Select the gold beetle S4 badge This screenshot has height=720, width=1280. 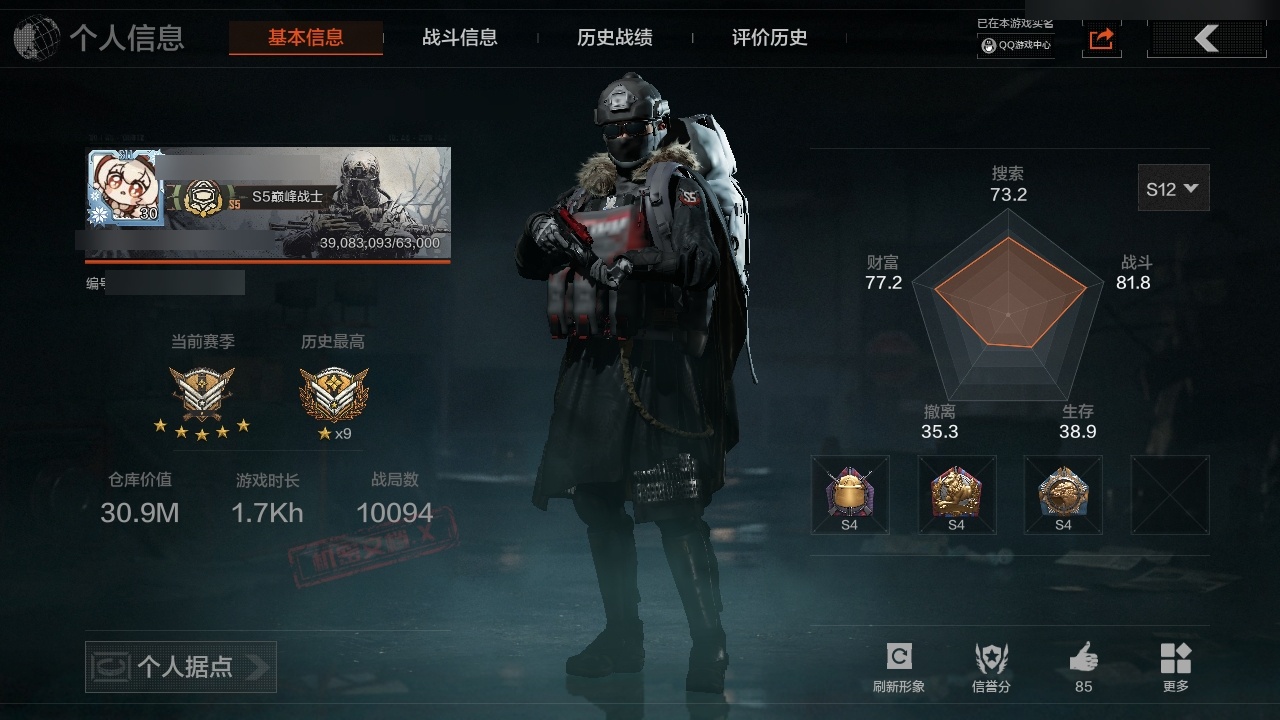849,494
